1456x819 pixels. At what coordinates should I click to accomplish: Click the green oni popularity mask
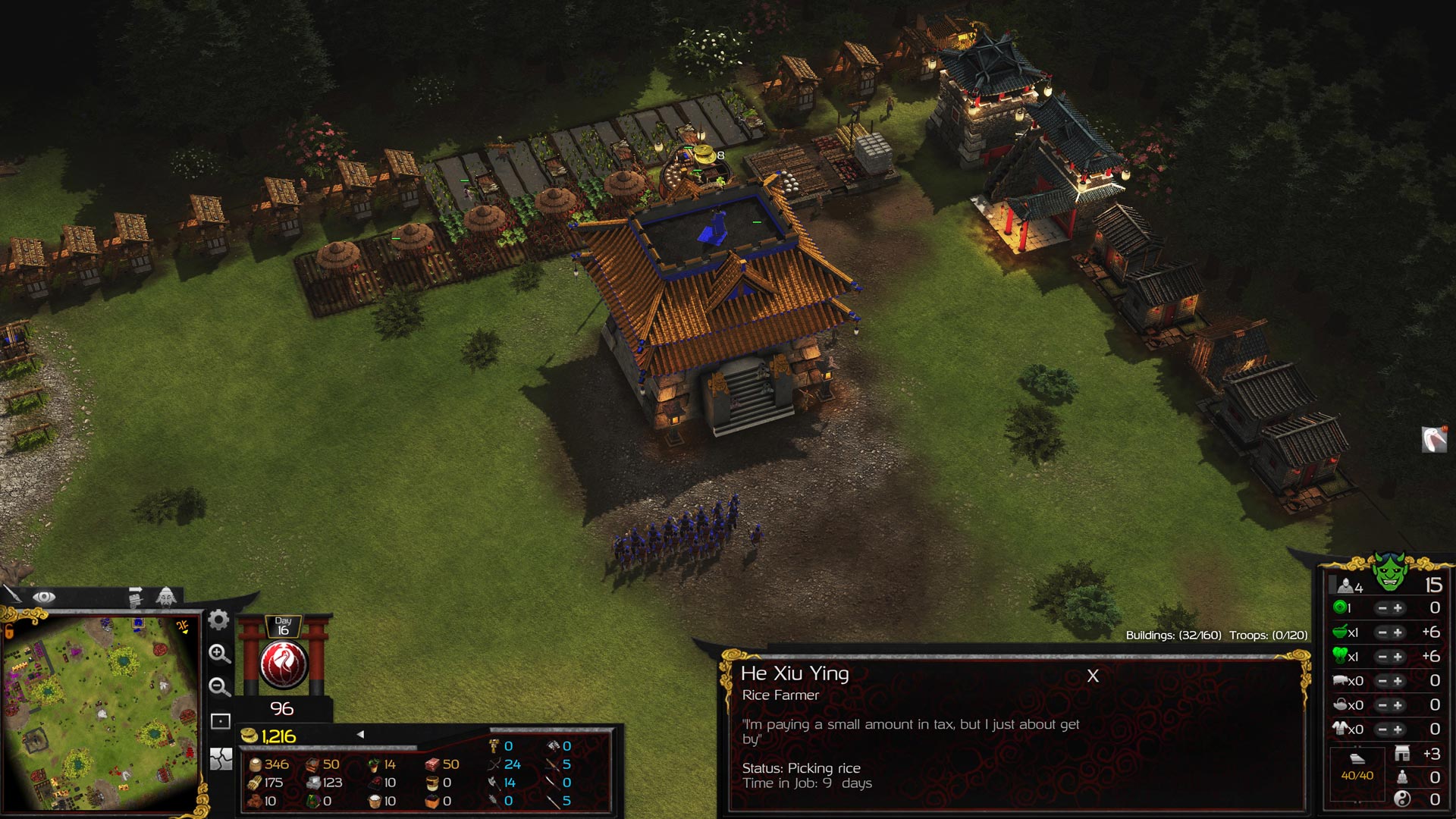(1389, 573)
